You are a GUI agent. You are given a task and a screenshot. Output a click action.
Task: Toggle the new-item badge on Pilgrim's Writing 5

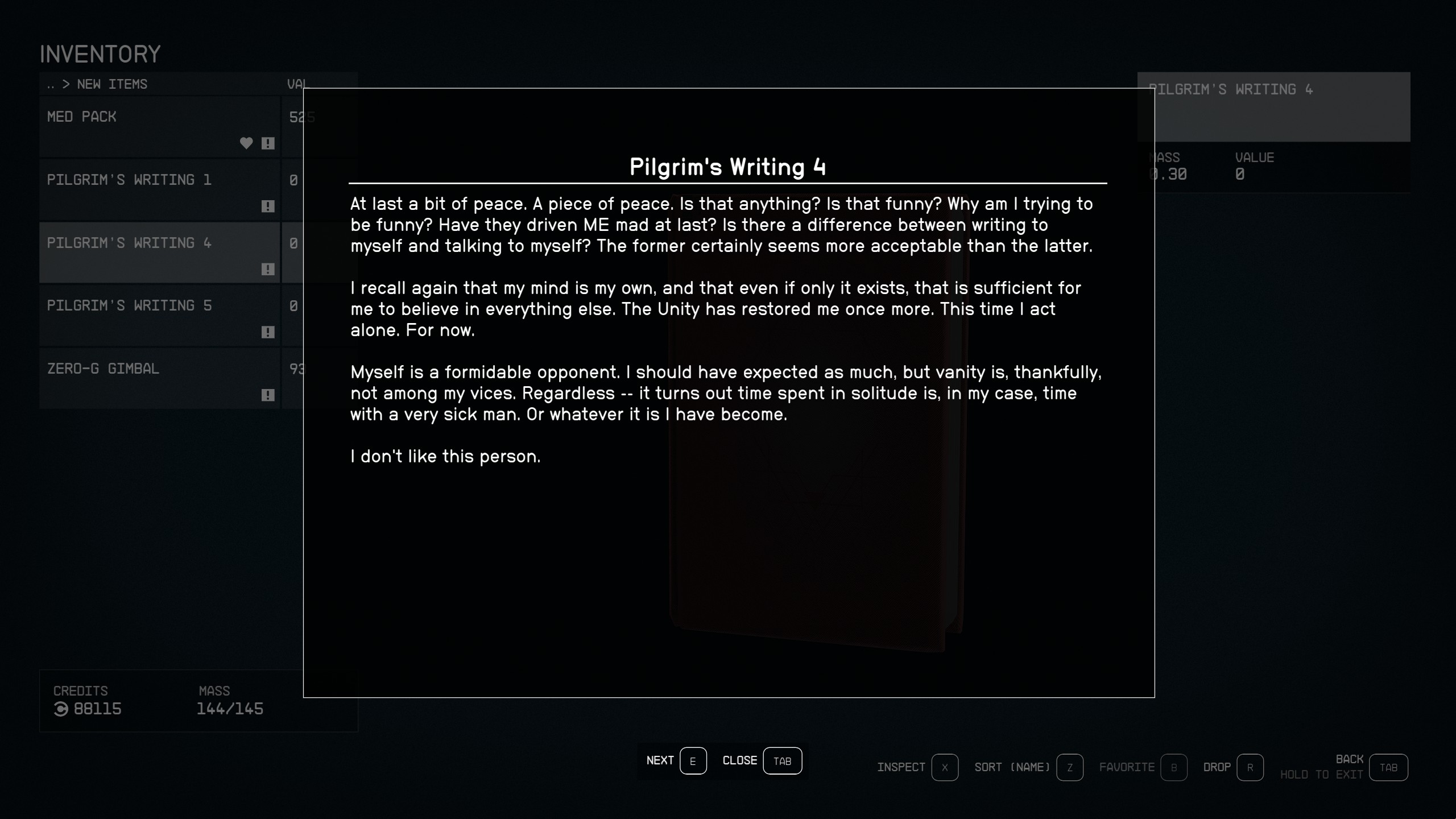coord(267,332)
